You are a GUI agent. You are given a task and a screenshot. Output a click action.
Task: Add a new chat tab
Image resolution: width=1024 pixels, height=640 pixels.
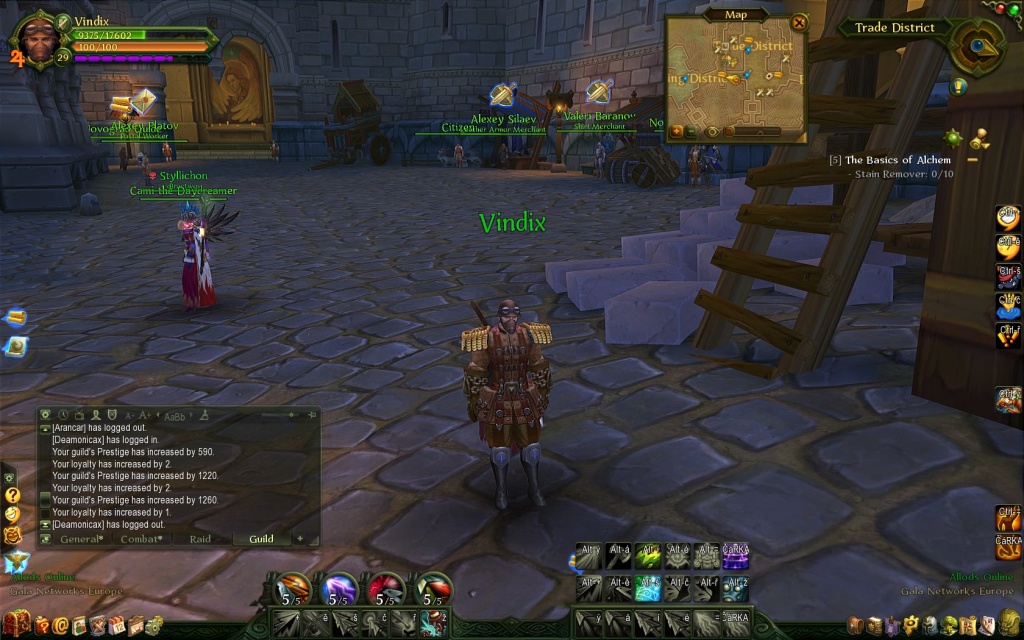[300, 539]
